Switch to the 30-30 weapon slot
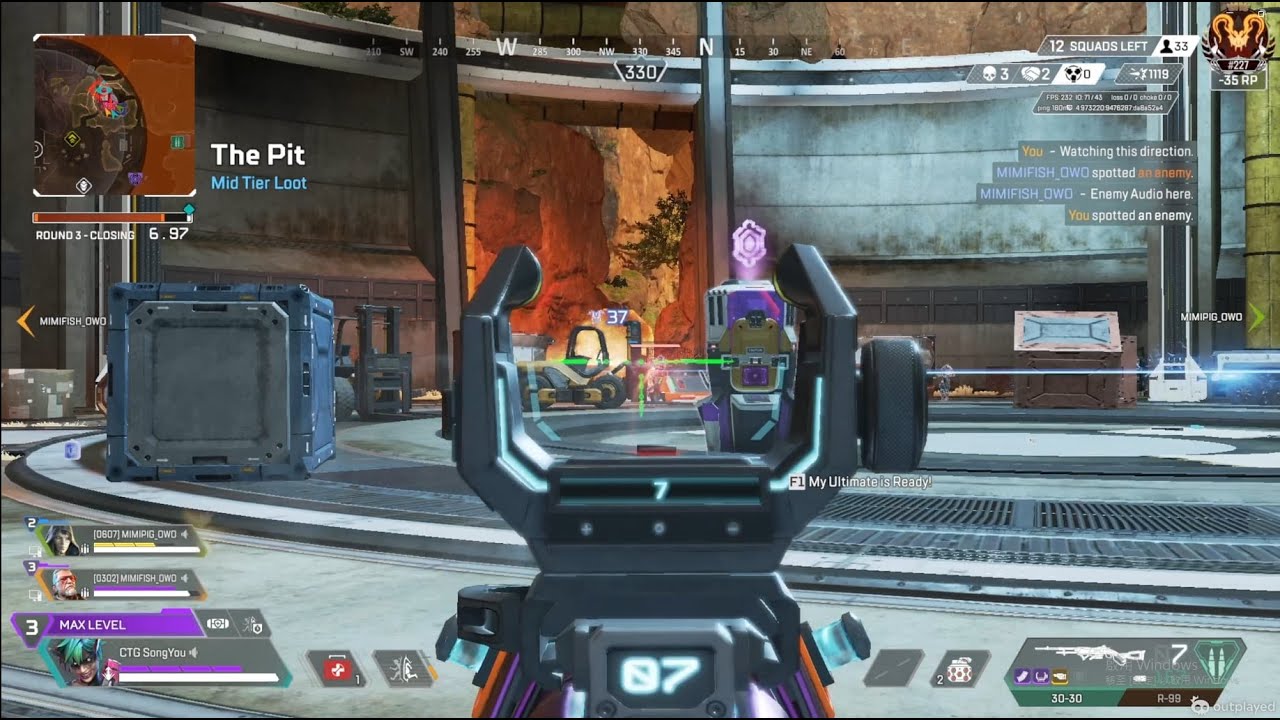This screenshot has height=720, width=1280. click(x=1064, y=698)
